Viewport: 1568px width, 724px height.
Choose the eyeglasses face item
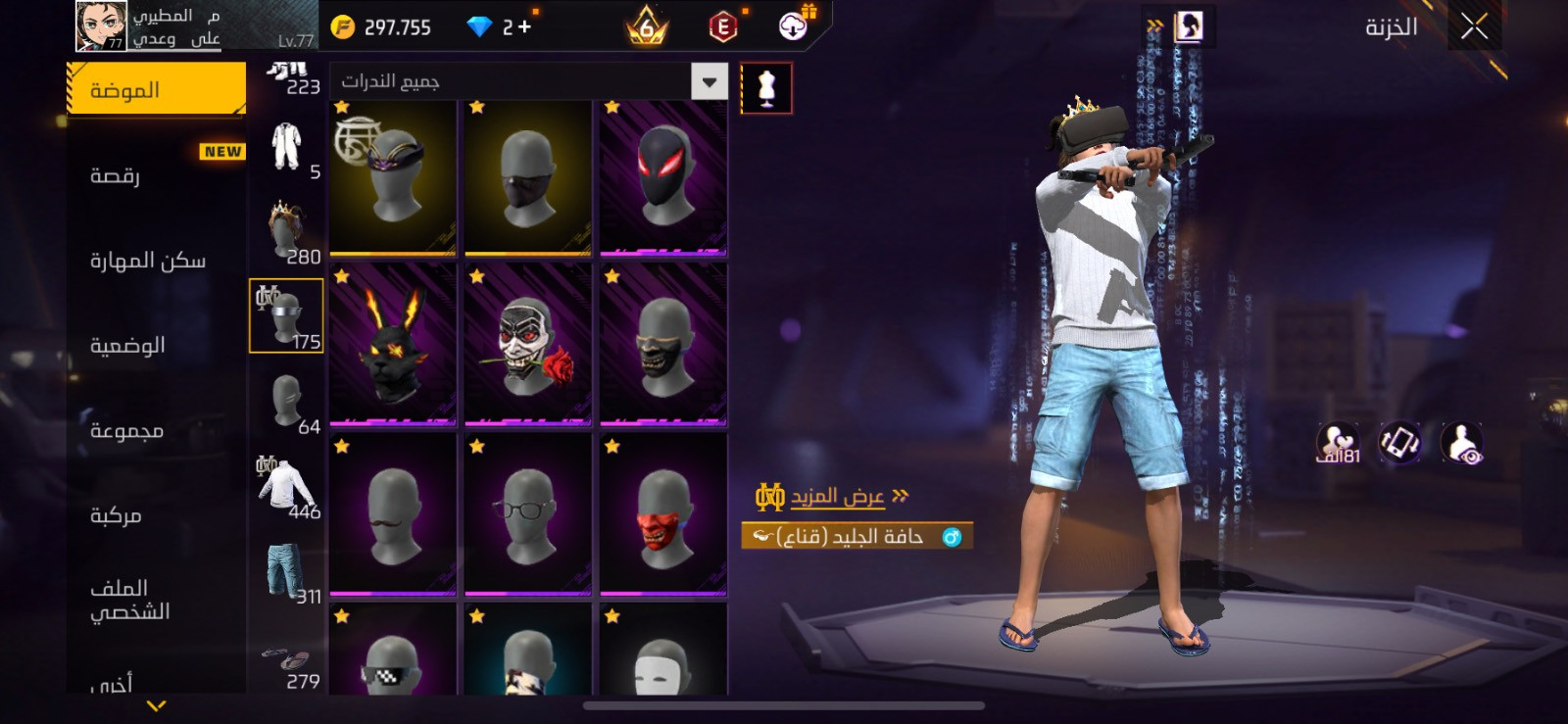click(x=528, y=515)
